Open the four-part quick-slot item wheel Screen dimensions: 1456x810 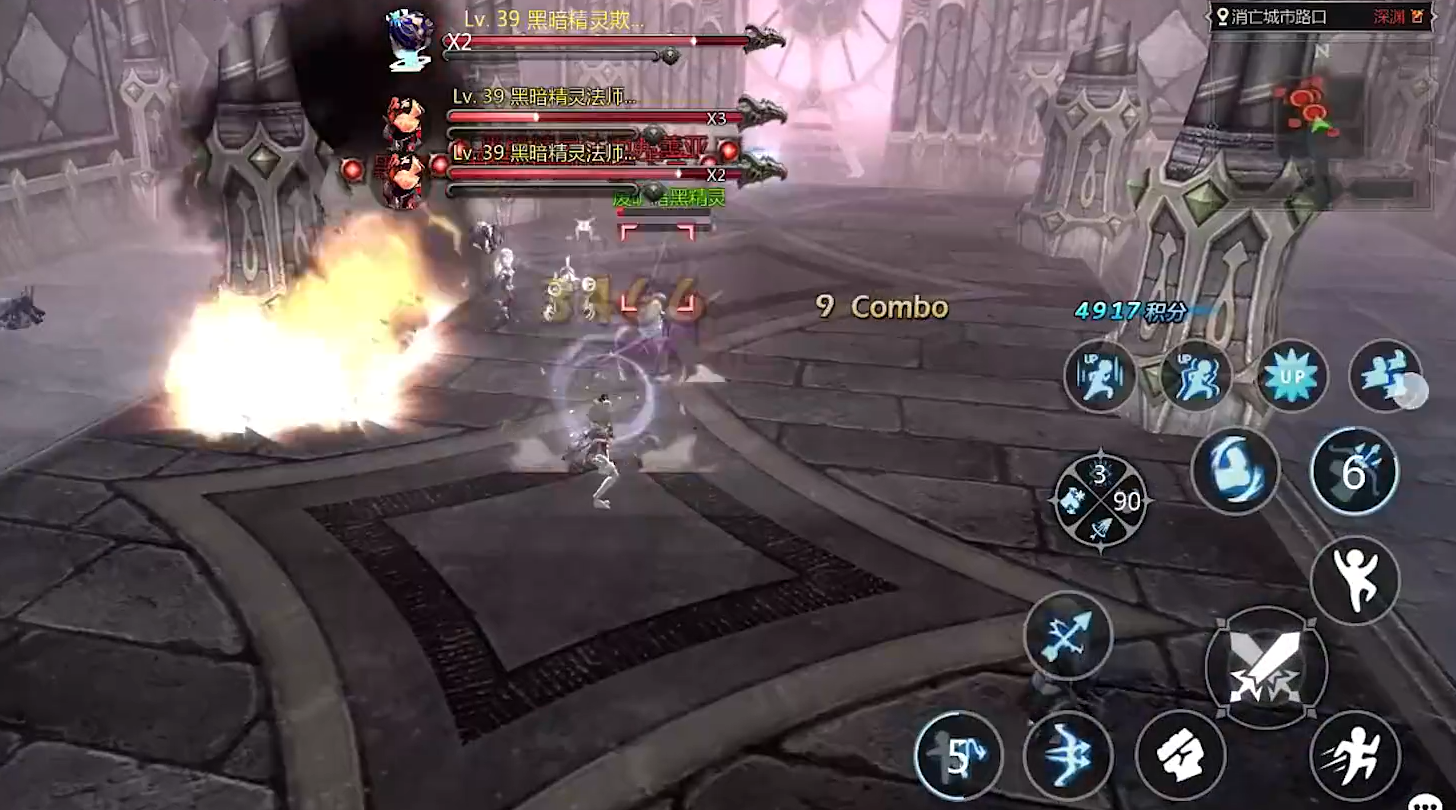[x=1100, y=499]
